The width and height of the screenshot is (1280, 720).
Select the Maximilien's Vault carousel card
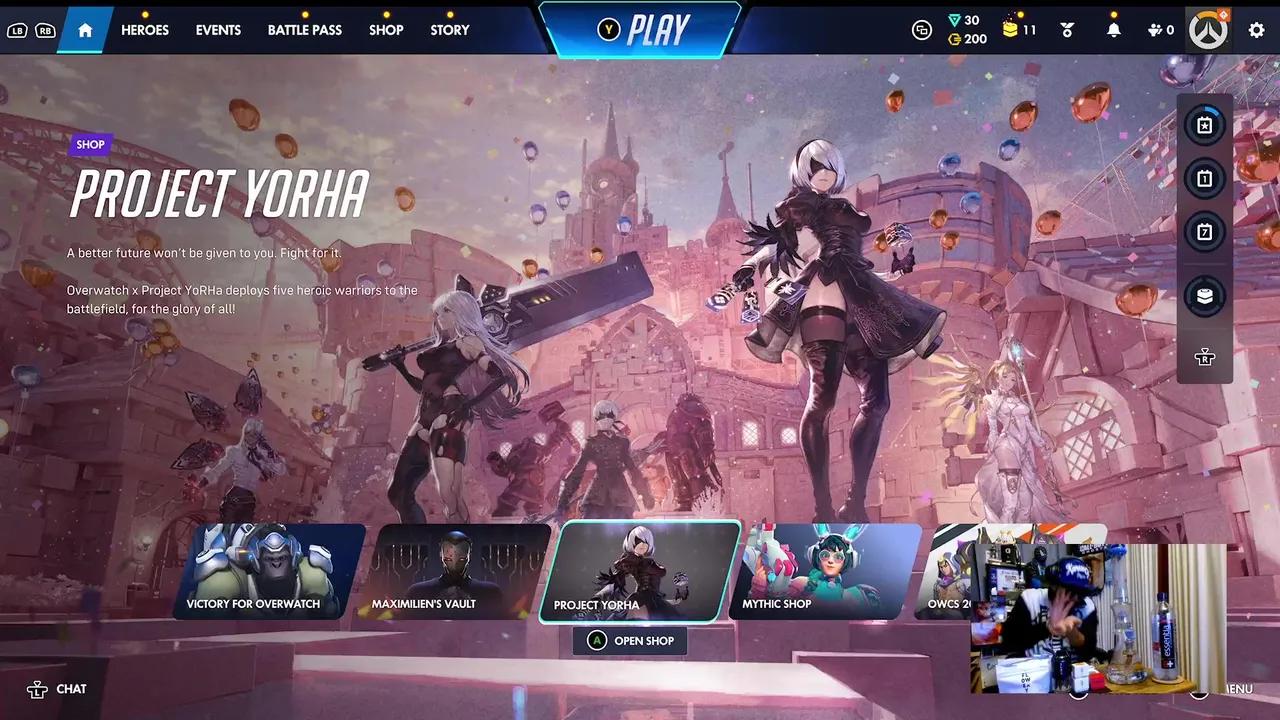point(463,571)
